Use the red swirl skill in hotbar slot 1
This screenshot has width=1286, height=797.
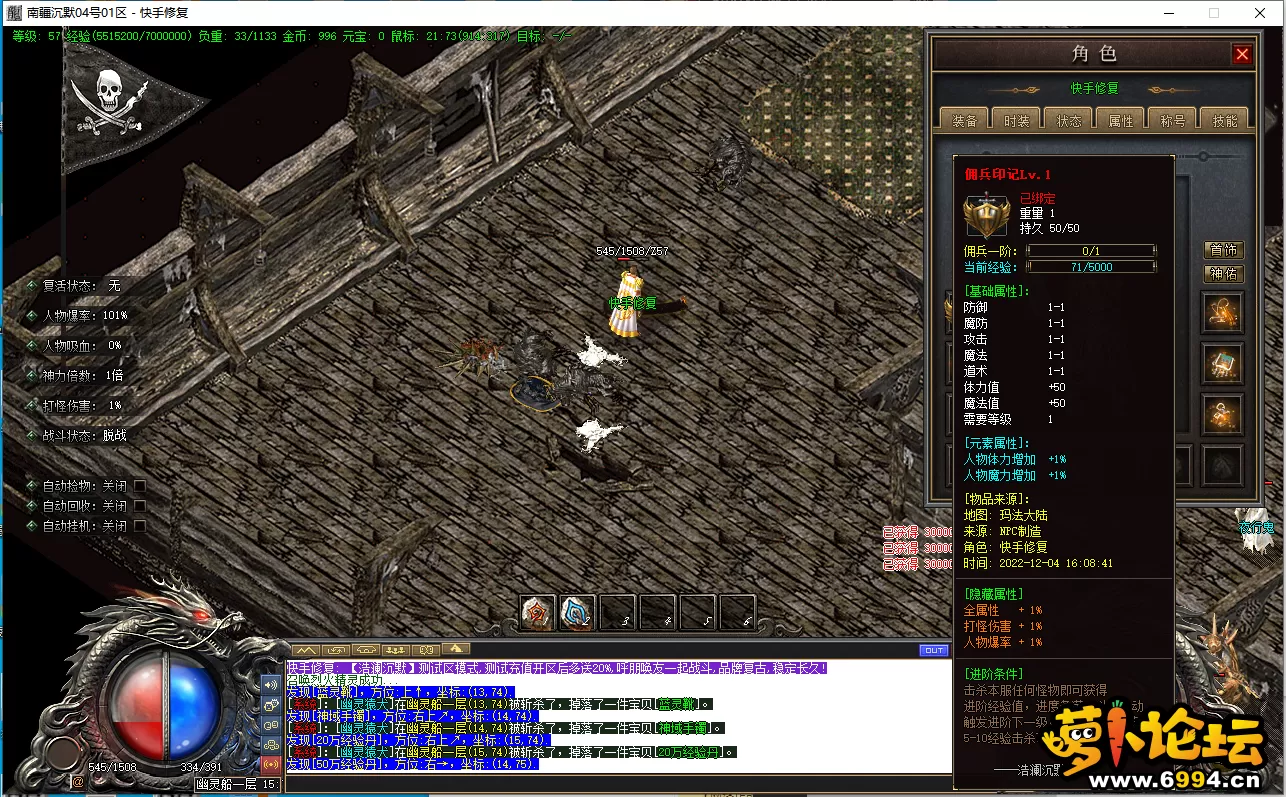pyautogui.click(x=537, y=612)
